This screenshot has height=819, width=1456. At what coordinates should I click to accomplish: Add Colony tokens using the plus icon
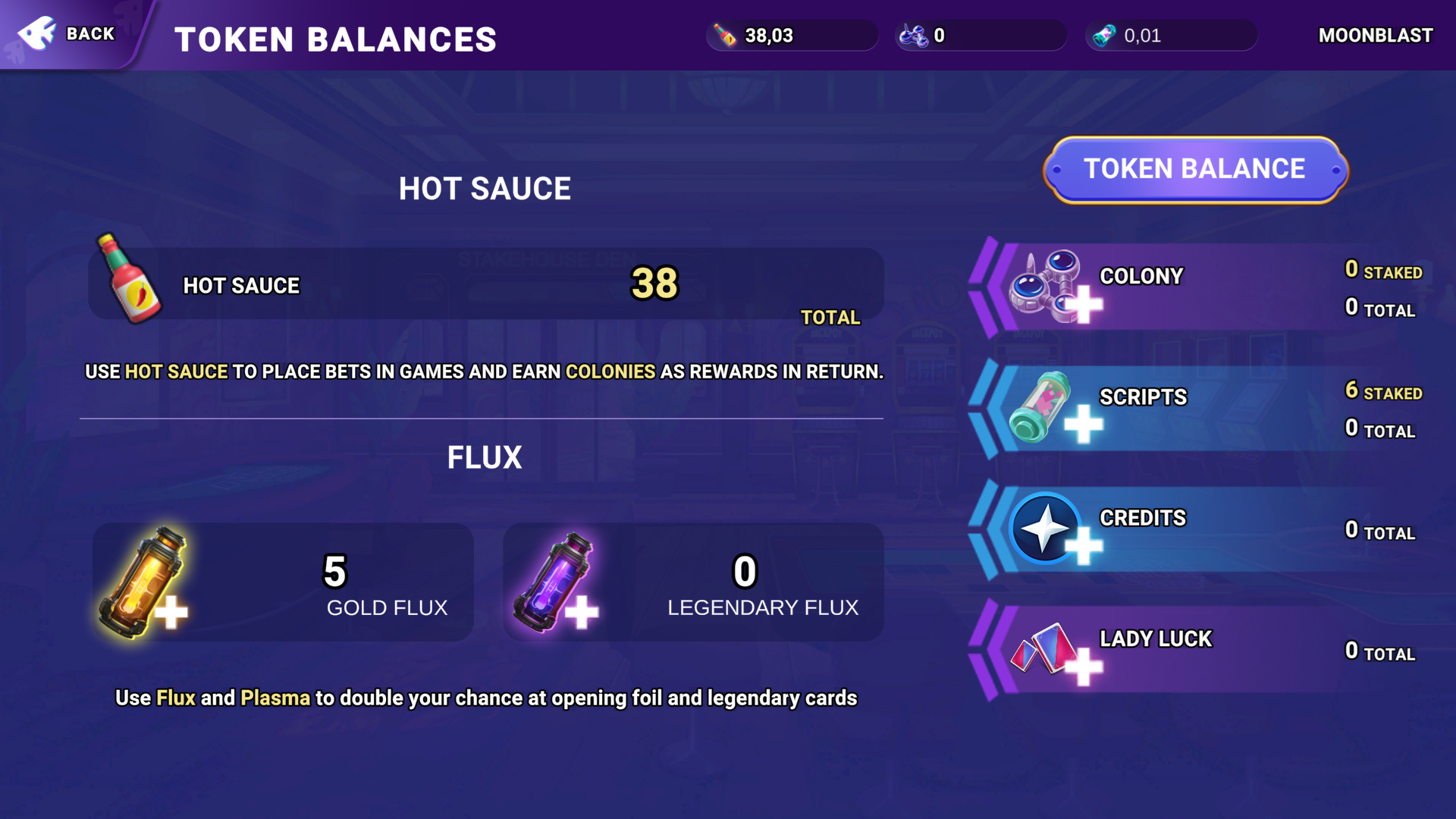point(1084,304)
